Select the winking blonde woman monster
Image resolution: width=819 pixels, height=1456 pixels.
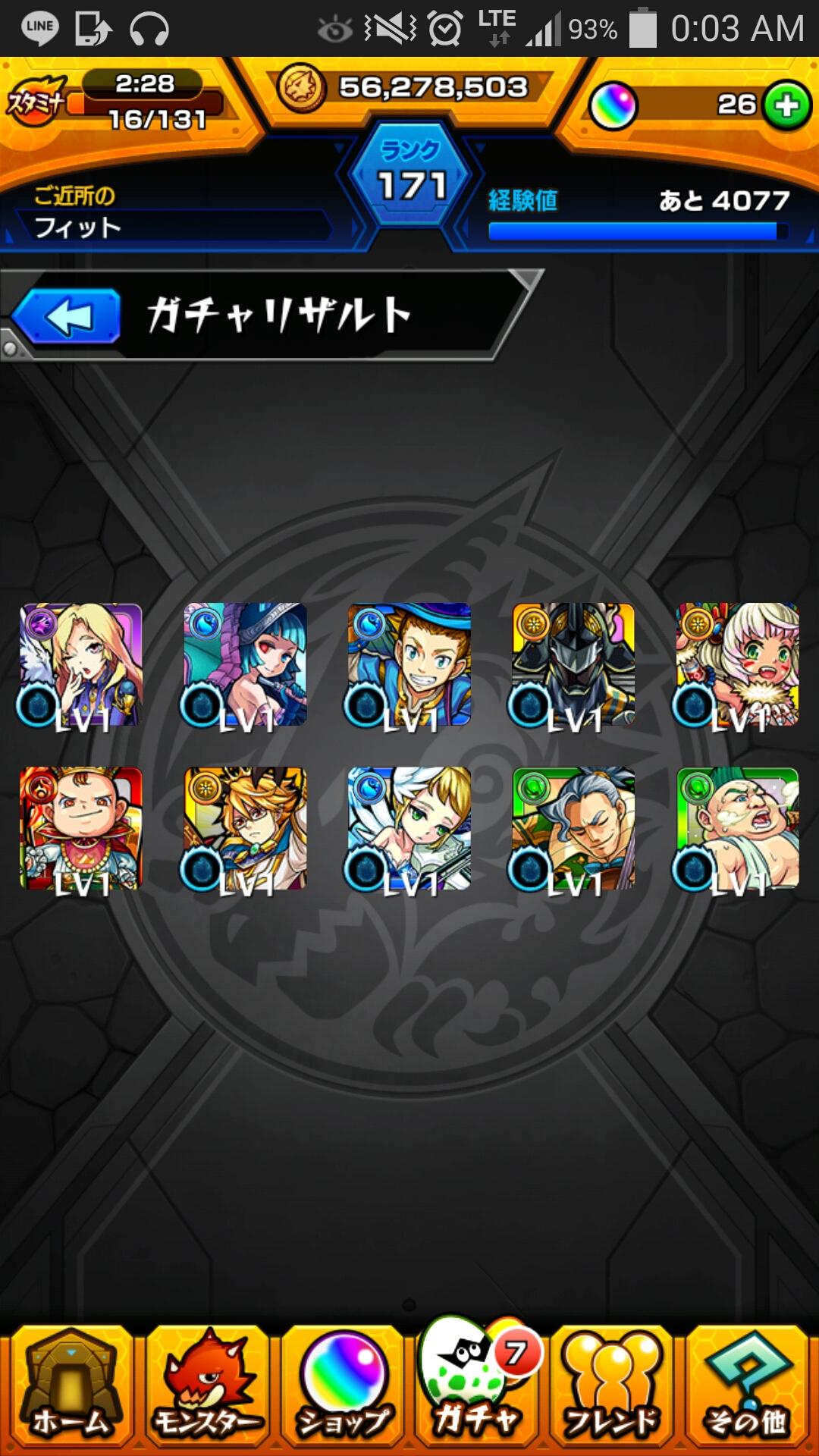pos(81,664)
